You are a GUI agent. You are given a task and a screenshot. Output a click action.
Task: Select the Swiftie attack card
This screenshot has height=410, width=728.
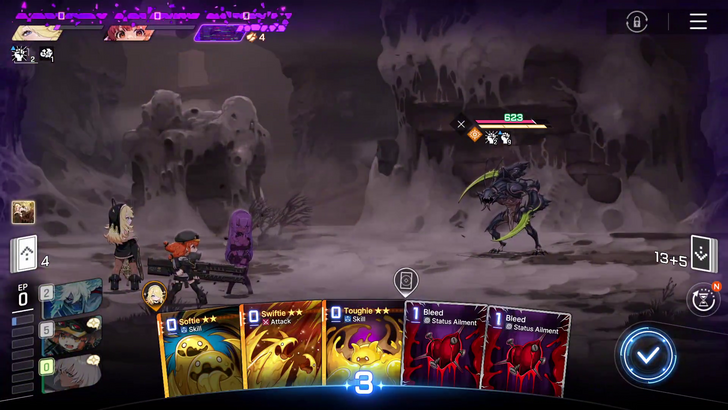click(282, 348)
